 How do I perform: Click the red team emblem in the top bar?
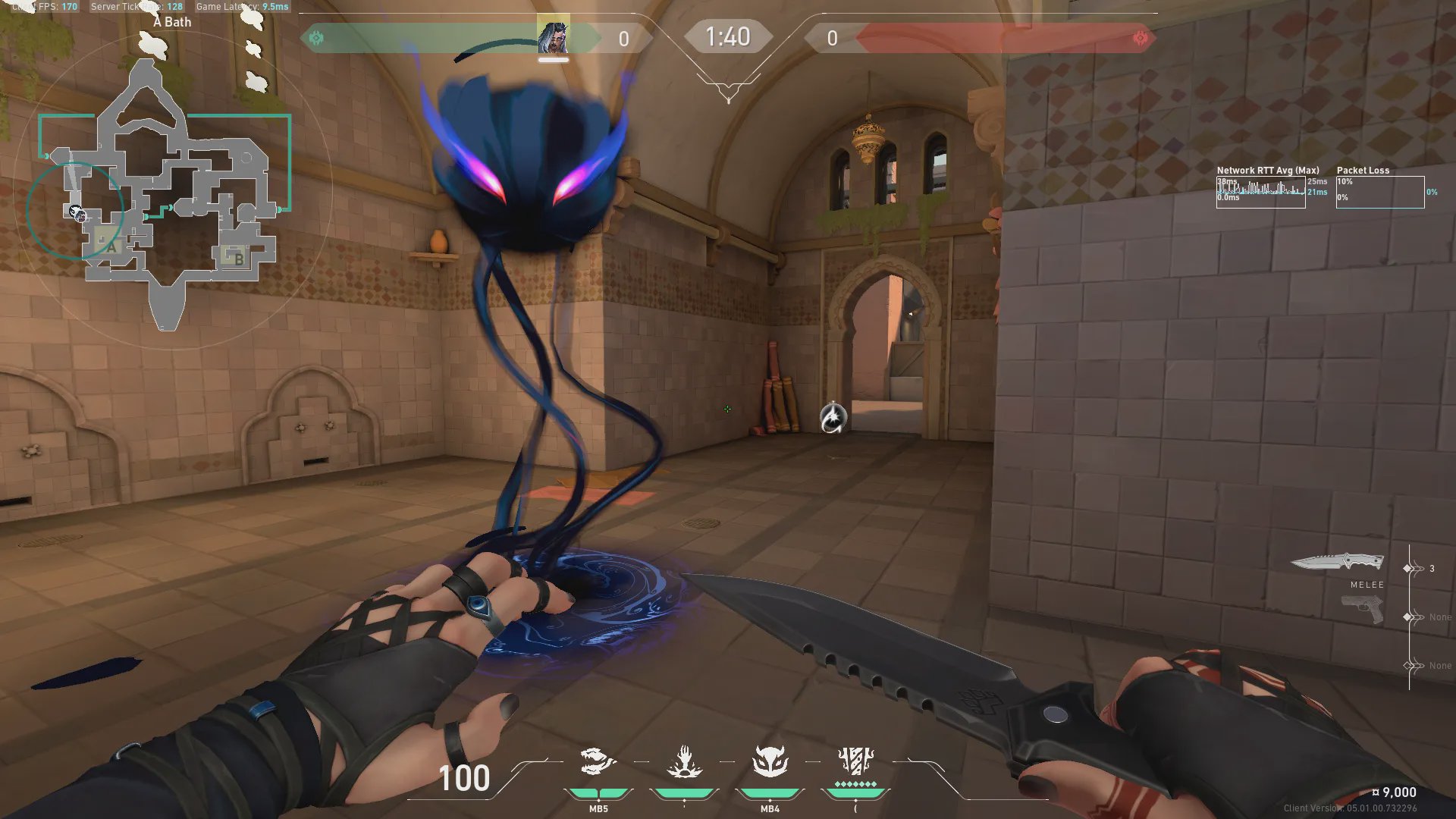pyautogui.click(x=1140, y=38)
